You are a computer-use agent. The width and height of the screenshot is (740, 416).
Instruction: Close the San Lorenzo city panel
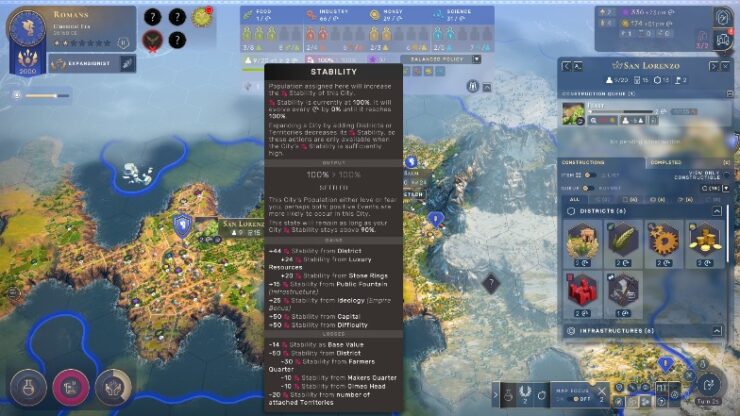coord(727,66)
